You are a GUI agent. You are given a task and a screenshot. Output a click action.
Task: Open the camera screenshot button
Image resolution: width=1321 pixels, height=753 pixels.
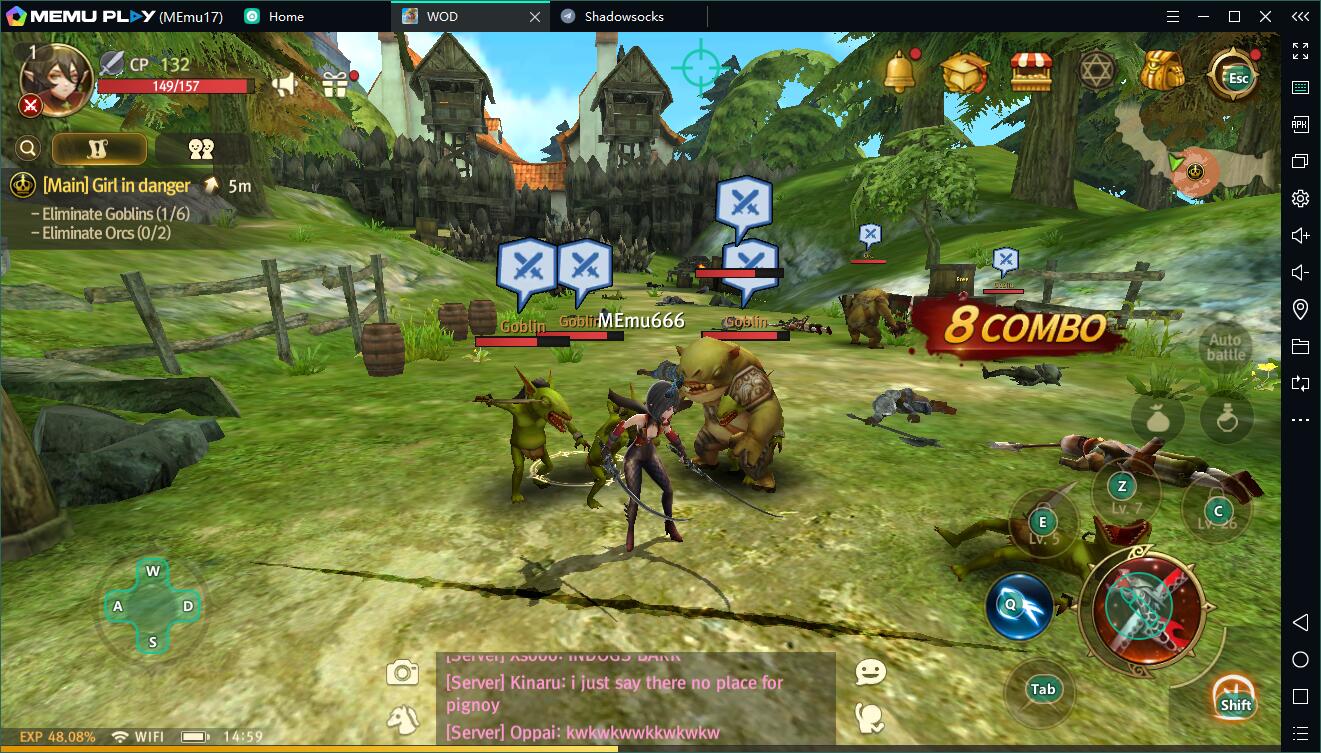[402, 673]
